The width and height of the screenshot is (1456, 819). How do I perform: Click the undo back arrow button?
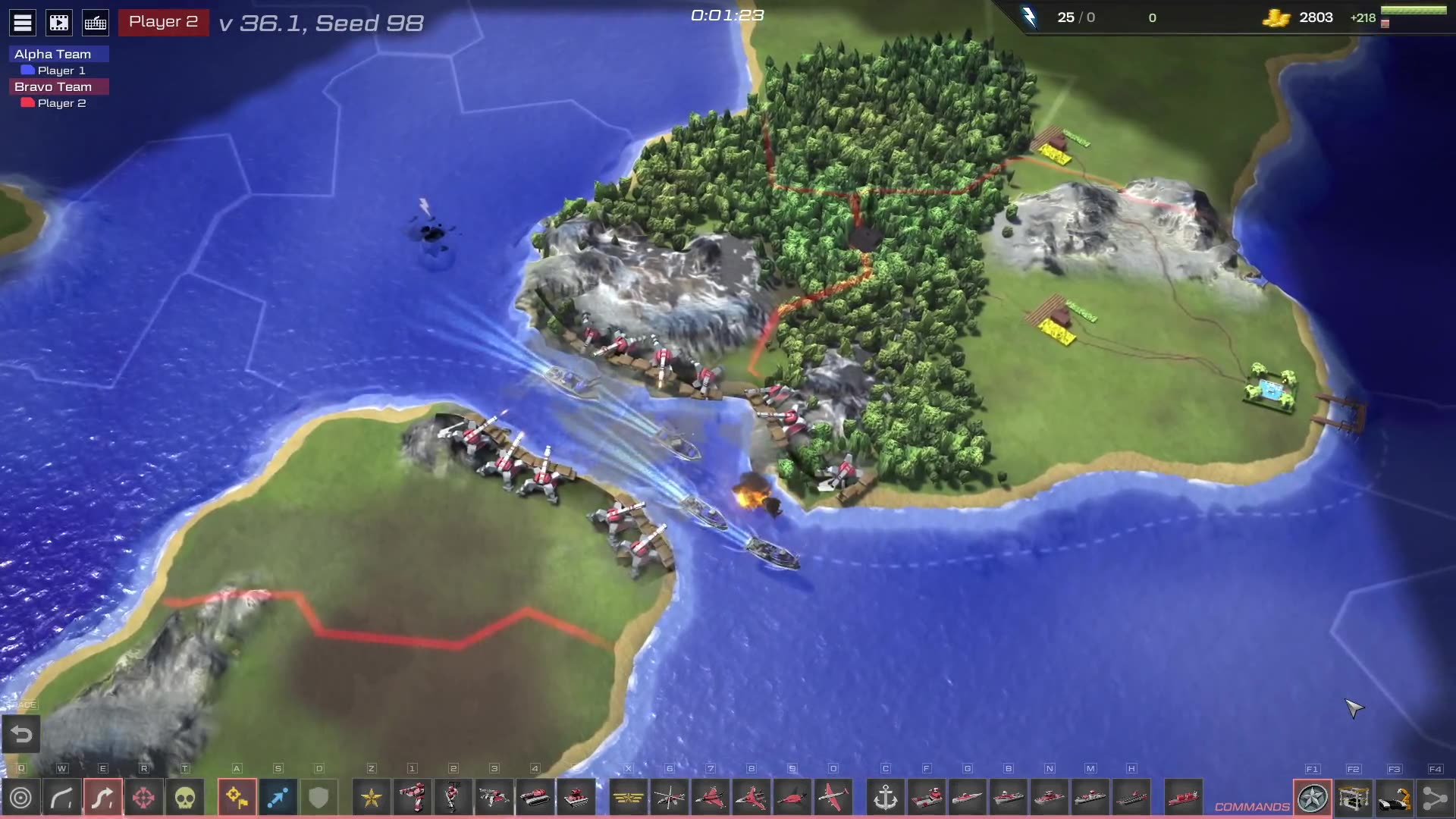pyautogui.click(x=21, y=734)
